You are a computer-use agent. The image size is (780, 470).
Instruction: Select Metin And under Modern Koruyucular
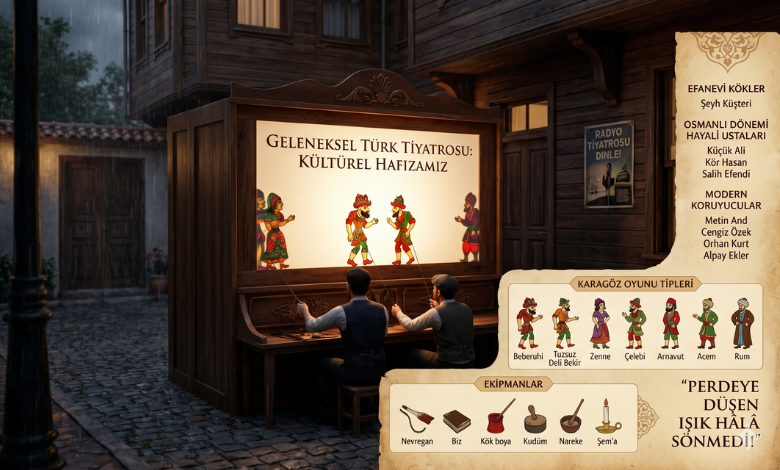(727, 219)
